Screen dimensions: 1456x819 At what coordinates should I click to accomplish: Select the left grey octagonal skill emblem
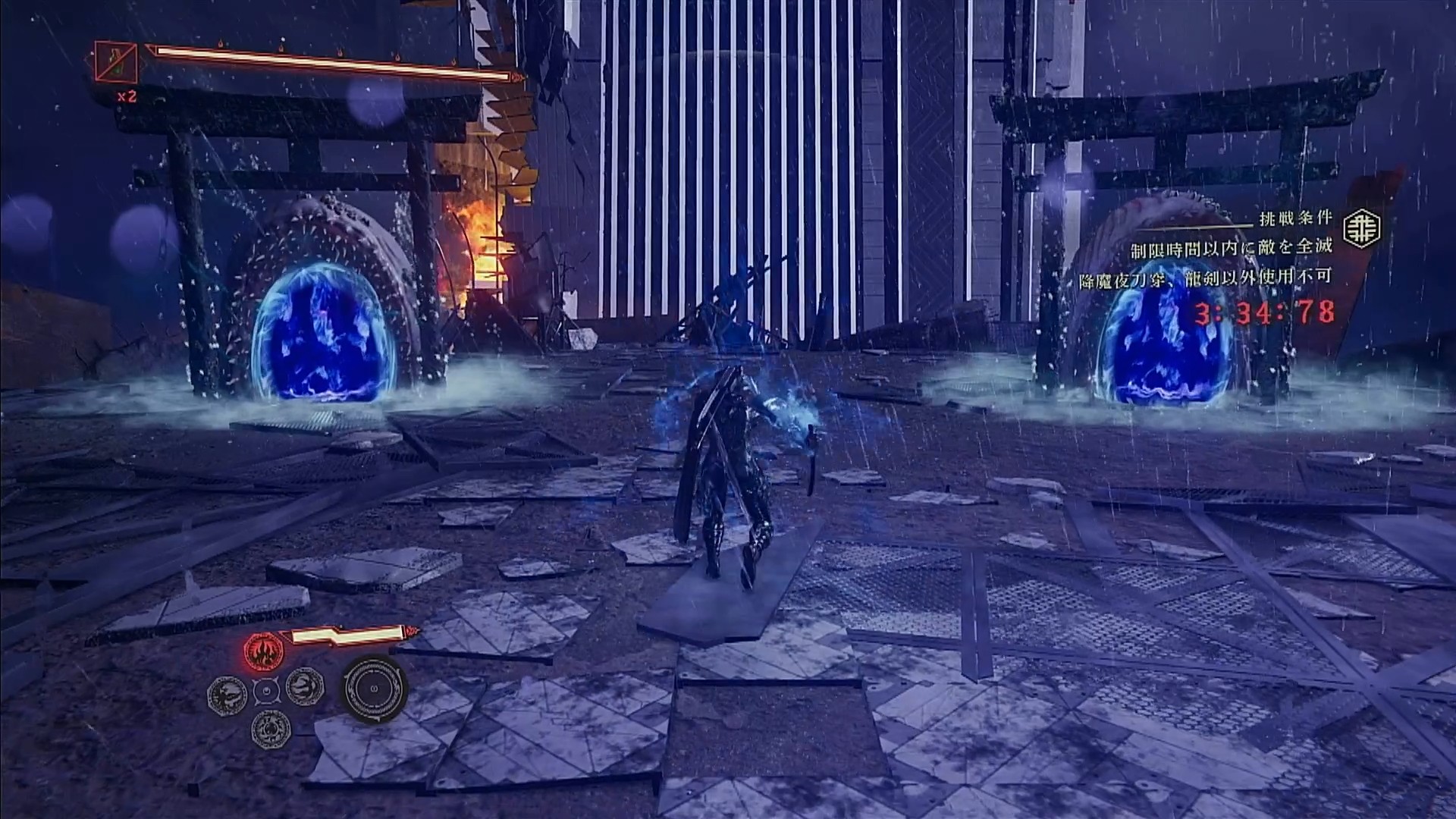(x=226, y=691)
